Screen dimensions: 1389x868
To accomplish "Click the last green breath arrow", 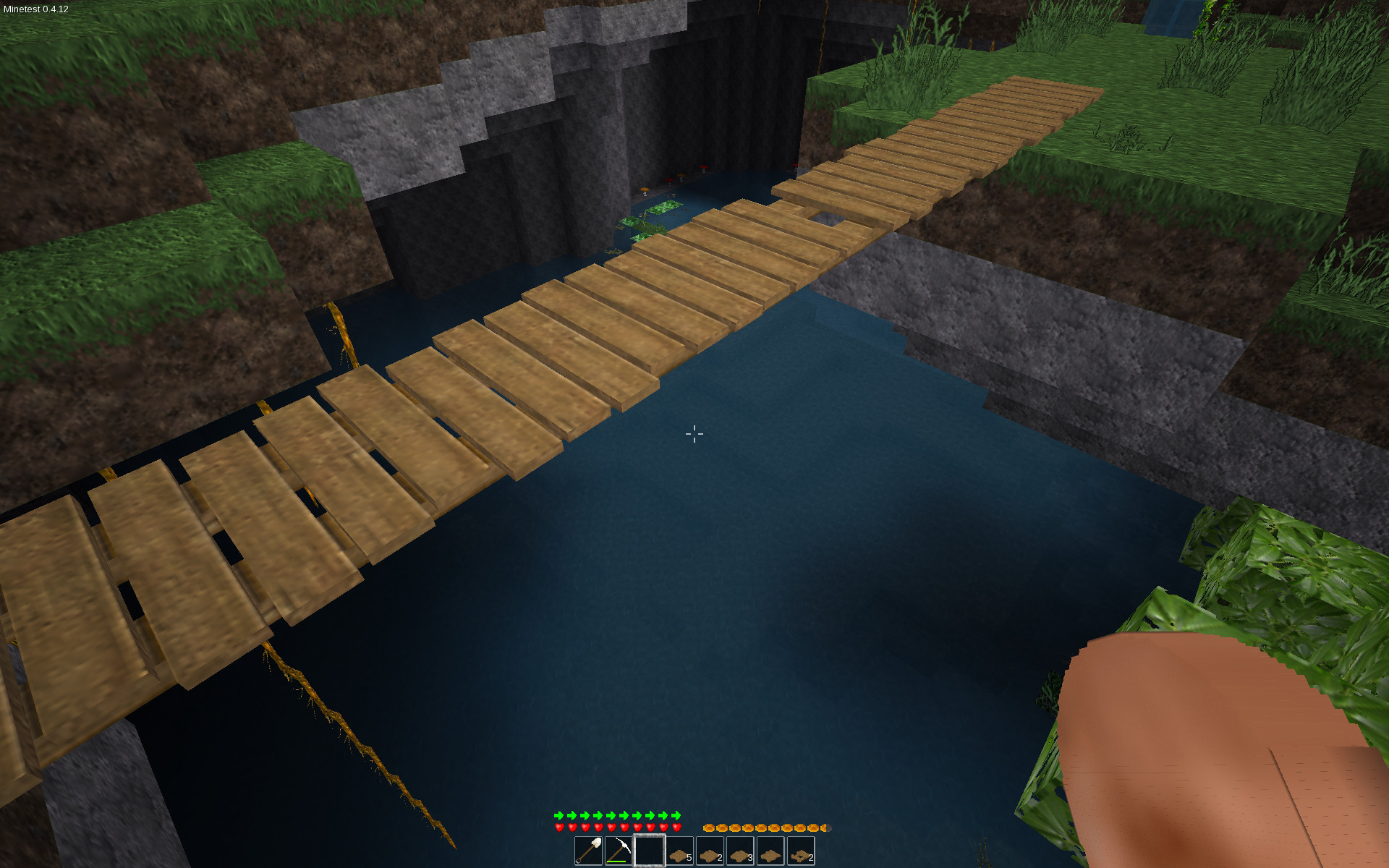I will coord(676,815).
